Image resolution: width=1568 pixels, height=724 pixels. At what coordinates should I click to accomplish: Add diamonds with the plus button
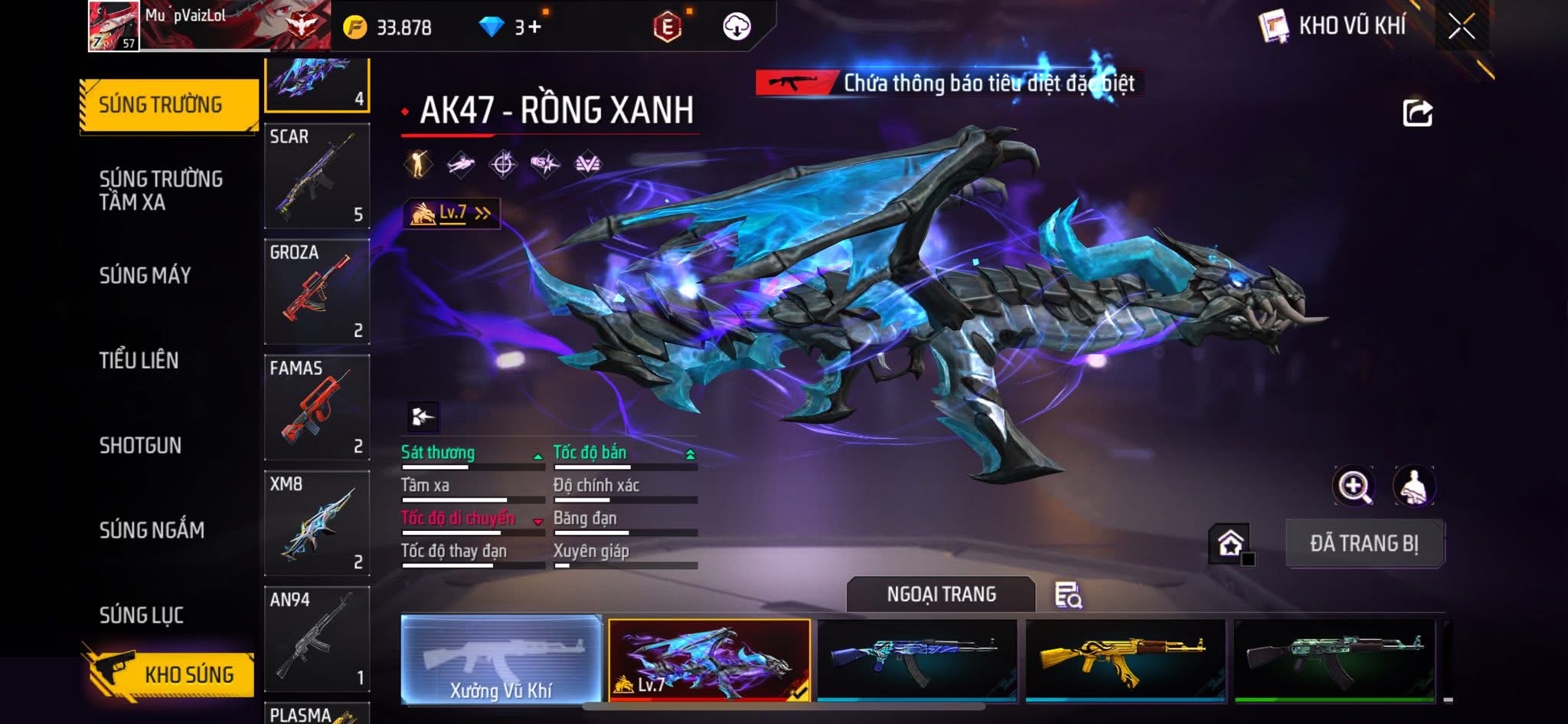534,27
